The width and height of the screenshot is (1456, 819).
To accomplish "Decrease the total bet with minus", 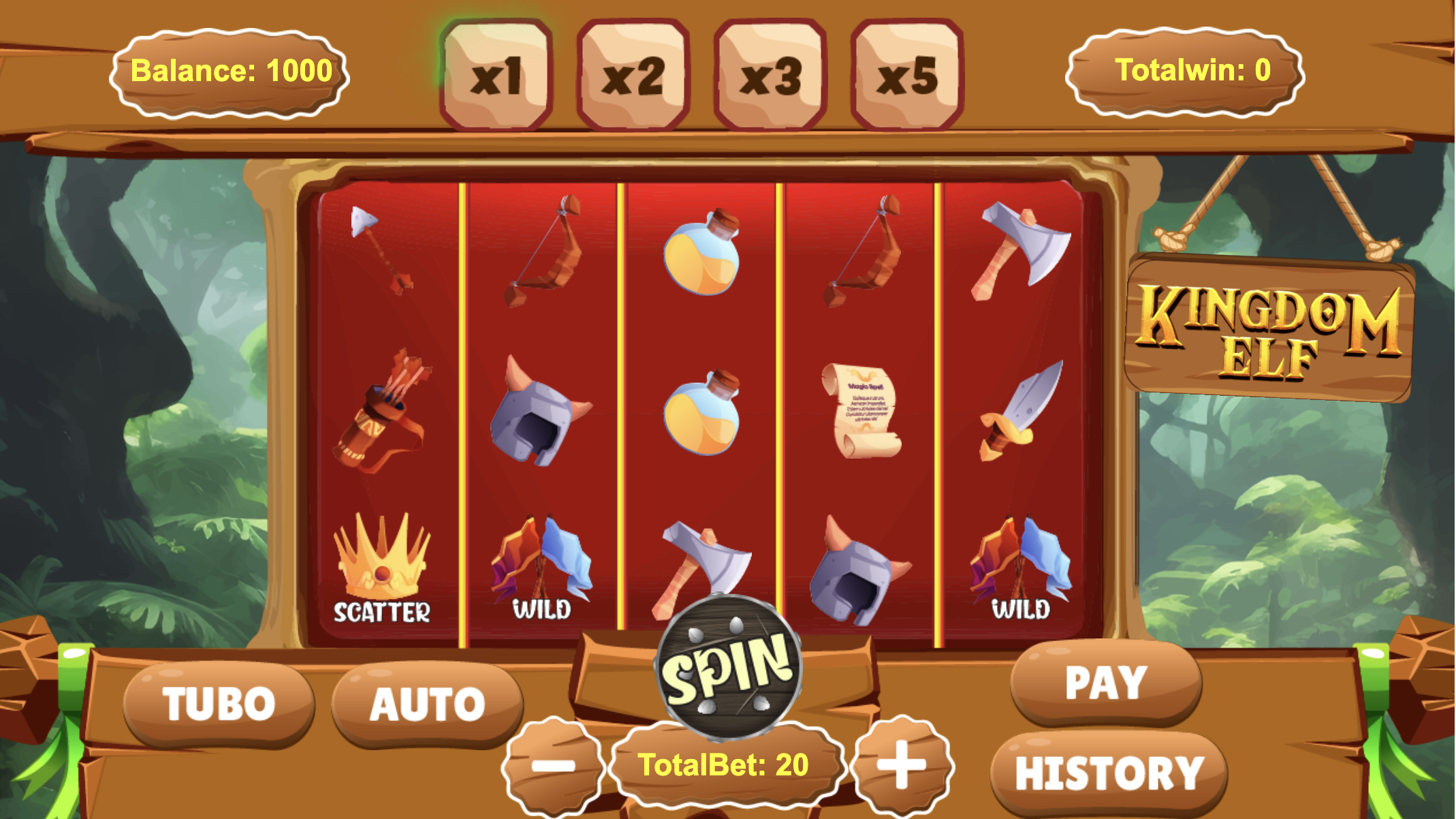I will pos(553,766).
